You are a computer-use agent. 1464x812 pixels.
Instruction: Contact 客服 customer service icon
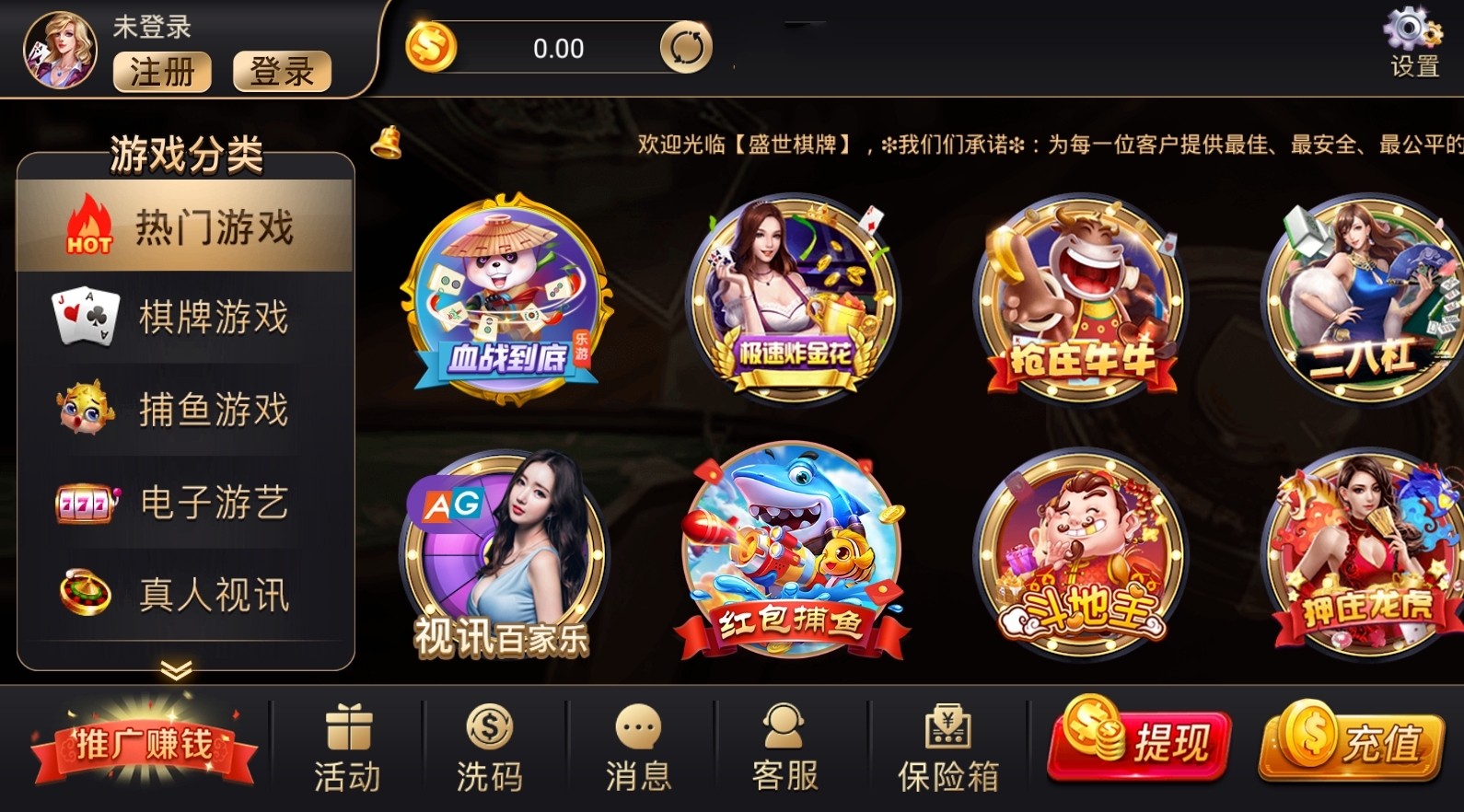tap(782, 727)
